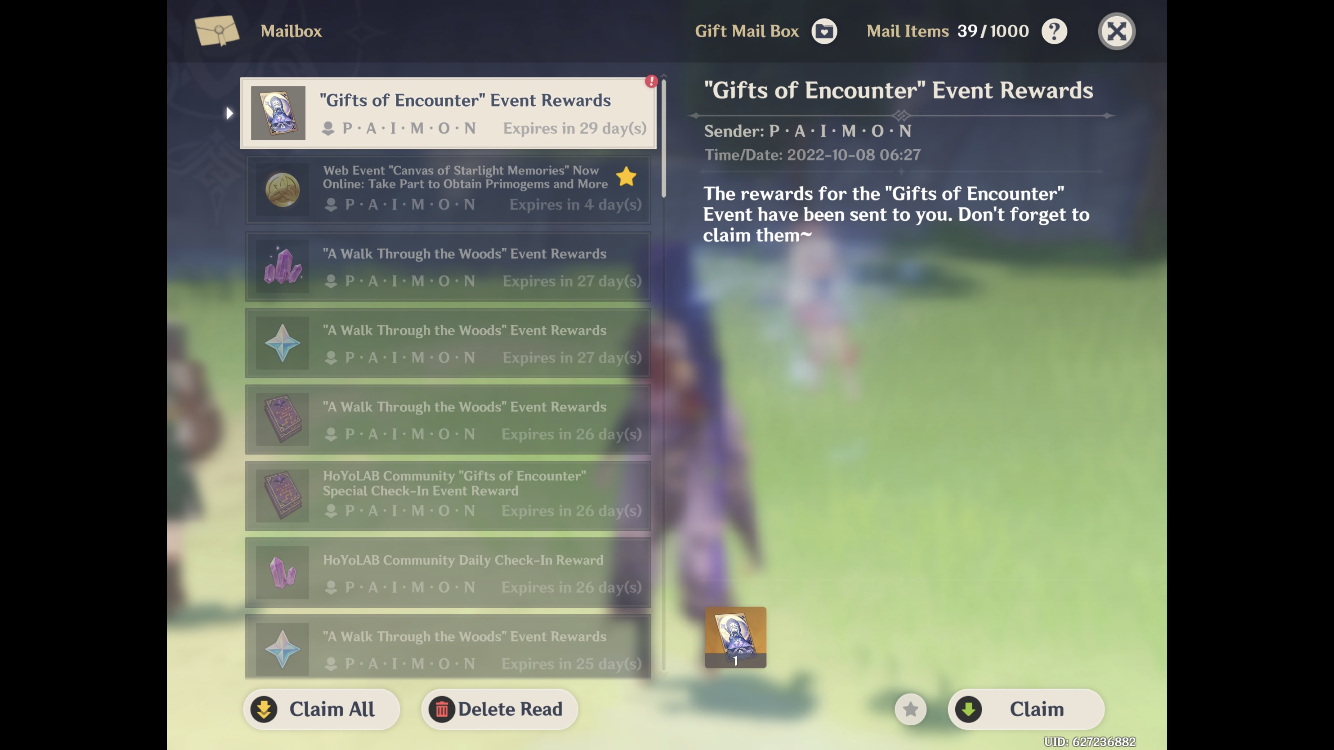Open the help question mark icon
The width and height of the screenshot is (1334, 750).
tap(1054, 31)
